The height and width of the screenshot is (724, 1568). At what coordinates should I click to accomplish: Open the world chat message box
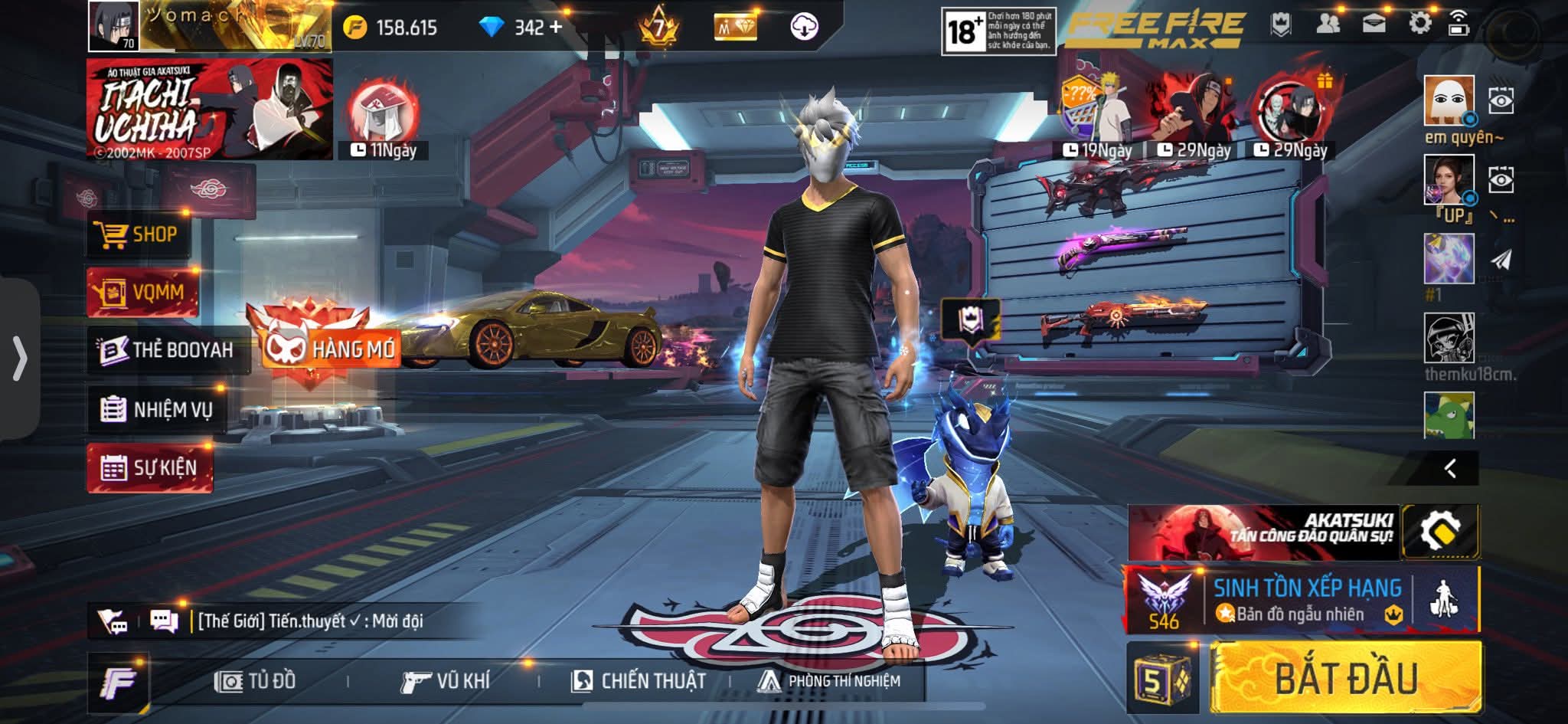coord(310,621)
